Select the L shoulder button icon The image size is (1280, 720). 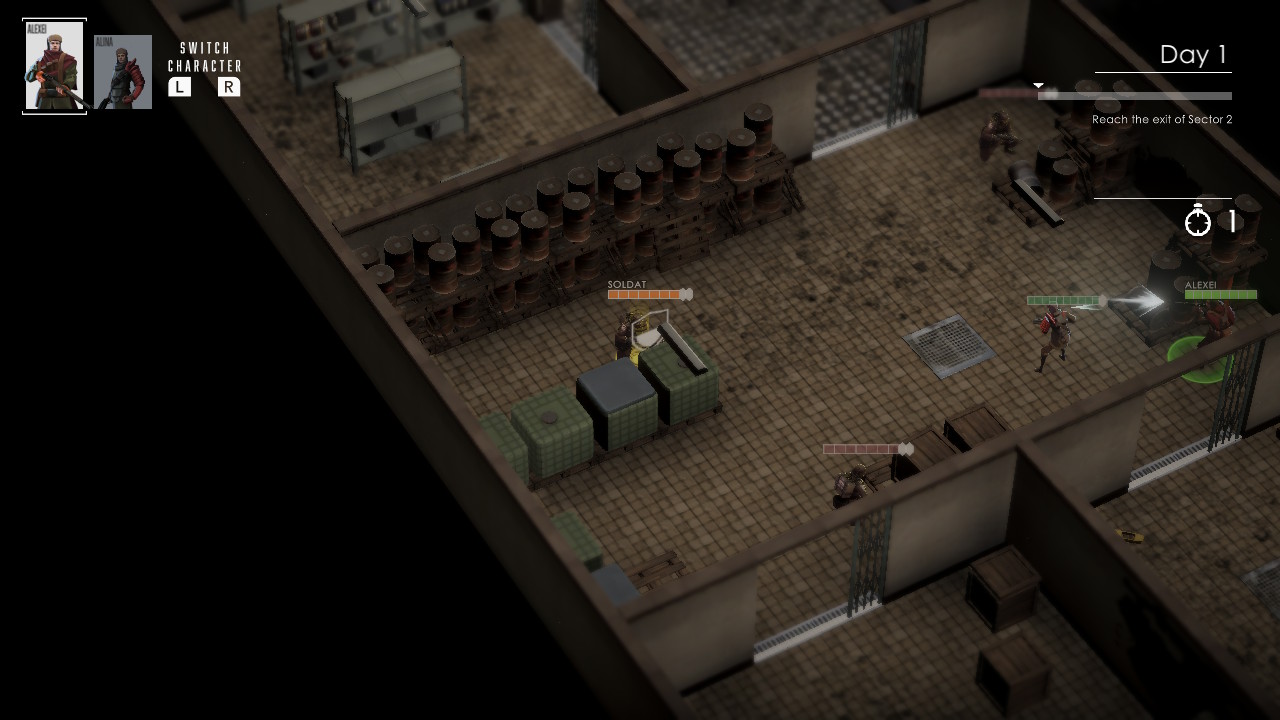click(x=180, y=87)
